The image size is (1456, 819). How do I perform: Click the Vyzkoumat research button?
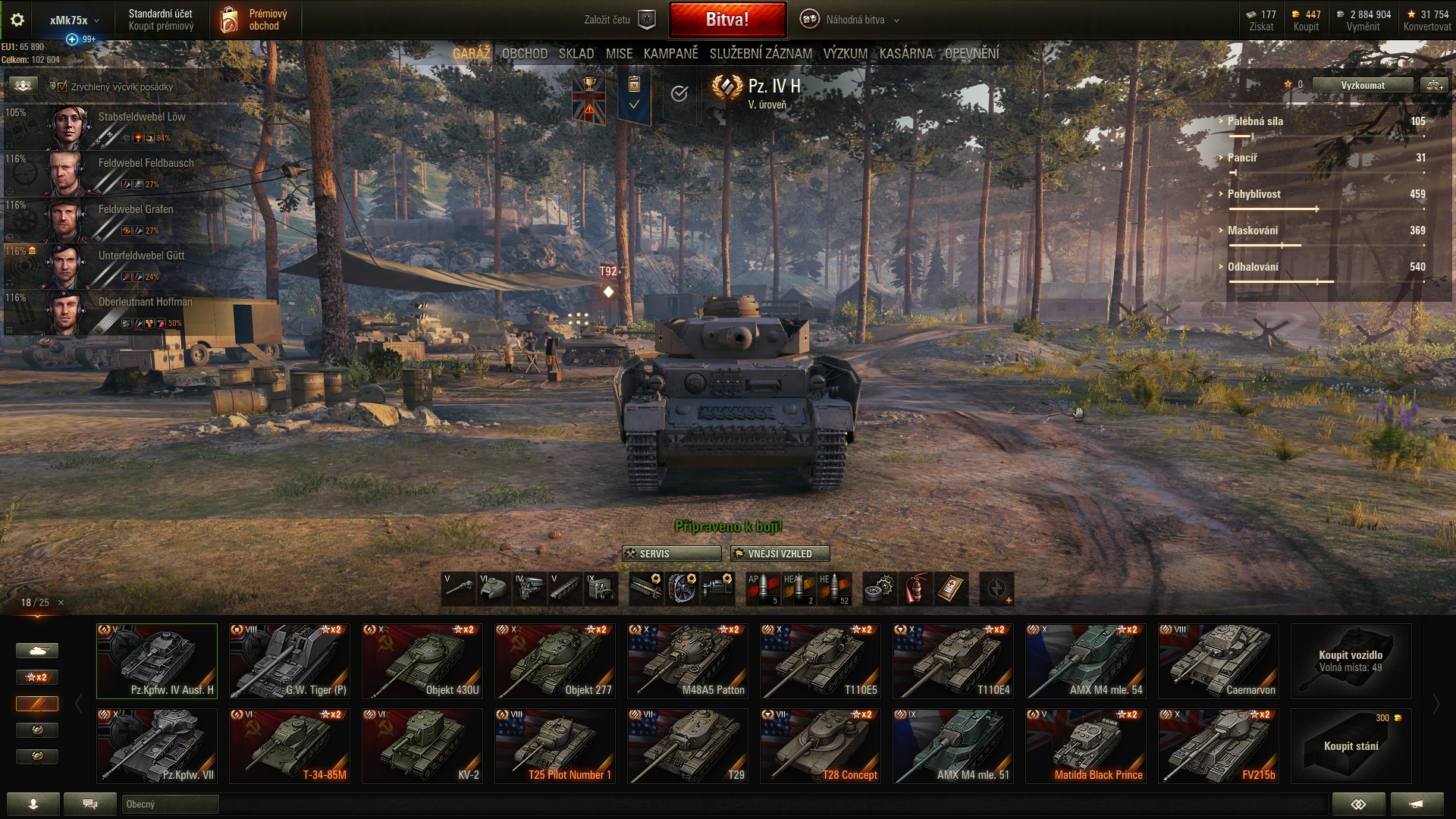click(1362, 85)
